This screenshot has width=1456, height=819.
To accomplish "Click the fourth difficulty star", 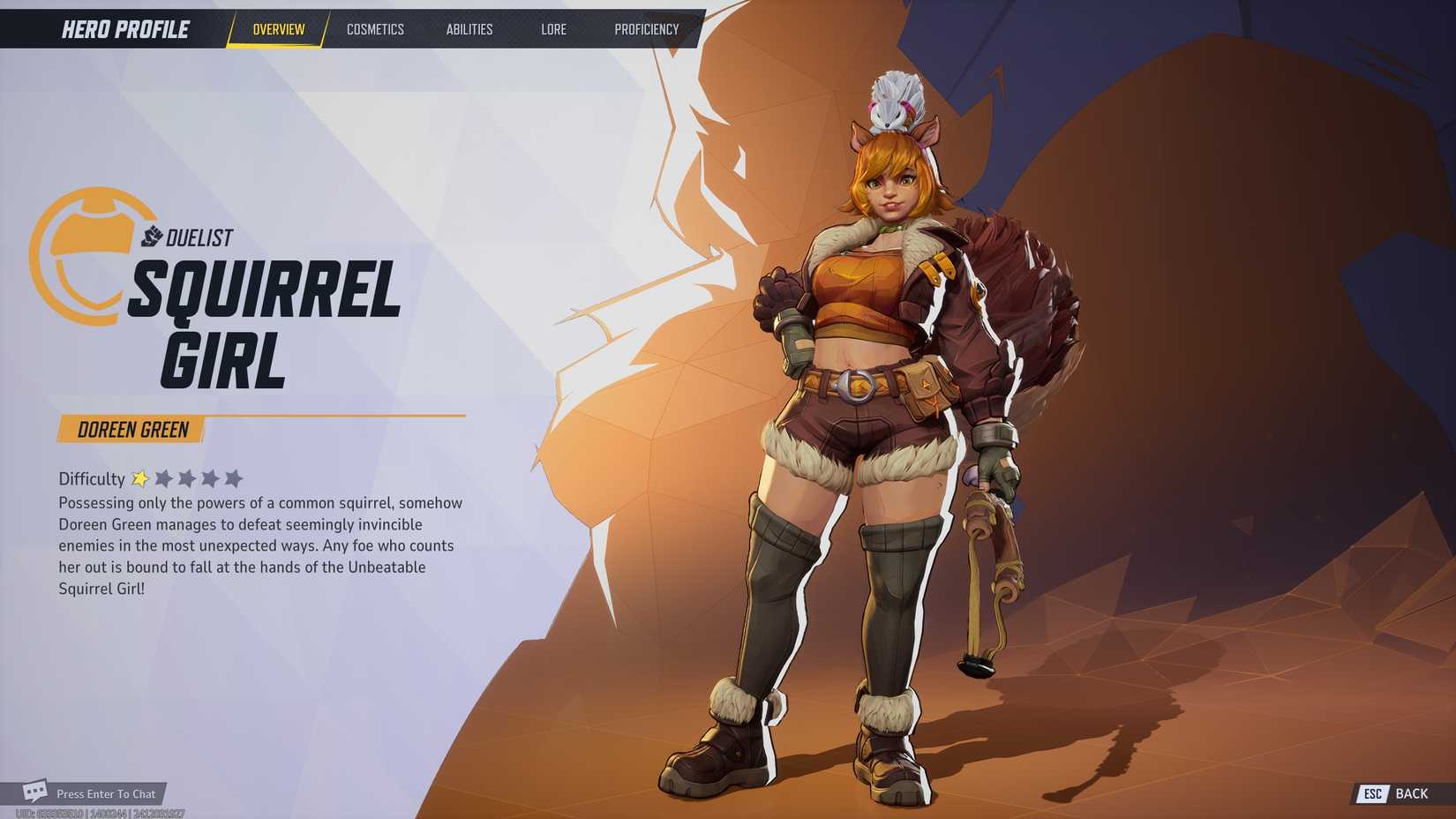I will click(210, 477).
